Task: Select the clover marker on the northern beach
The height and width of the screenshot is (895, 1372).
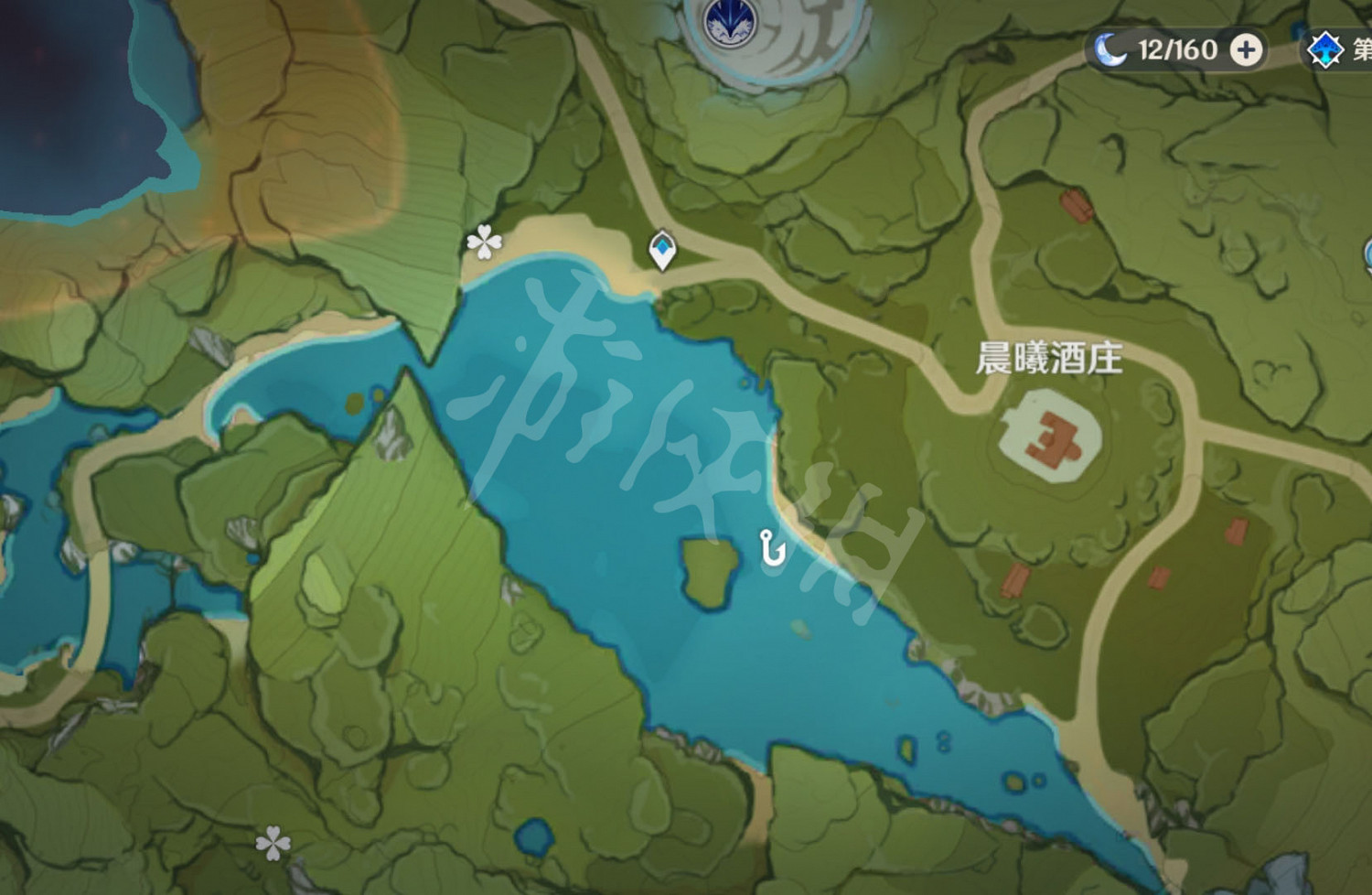Action: [x=483, y=243]
